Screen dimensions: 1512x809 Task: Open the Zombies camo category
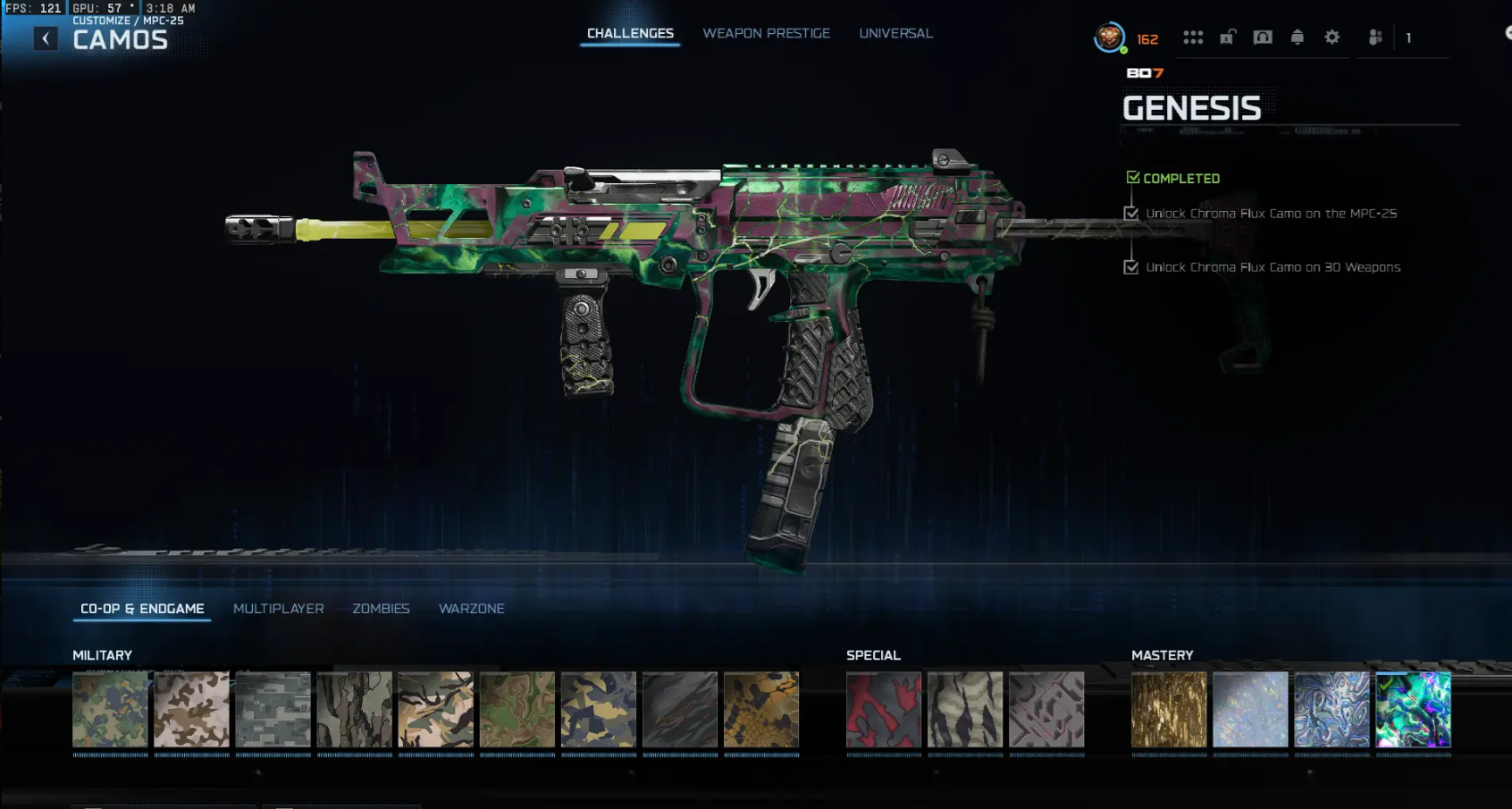pos(382,608)
